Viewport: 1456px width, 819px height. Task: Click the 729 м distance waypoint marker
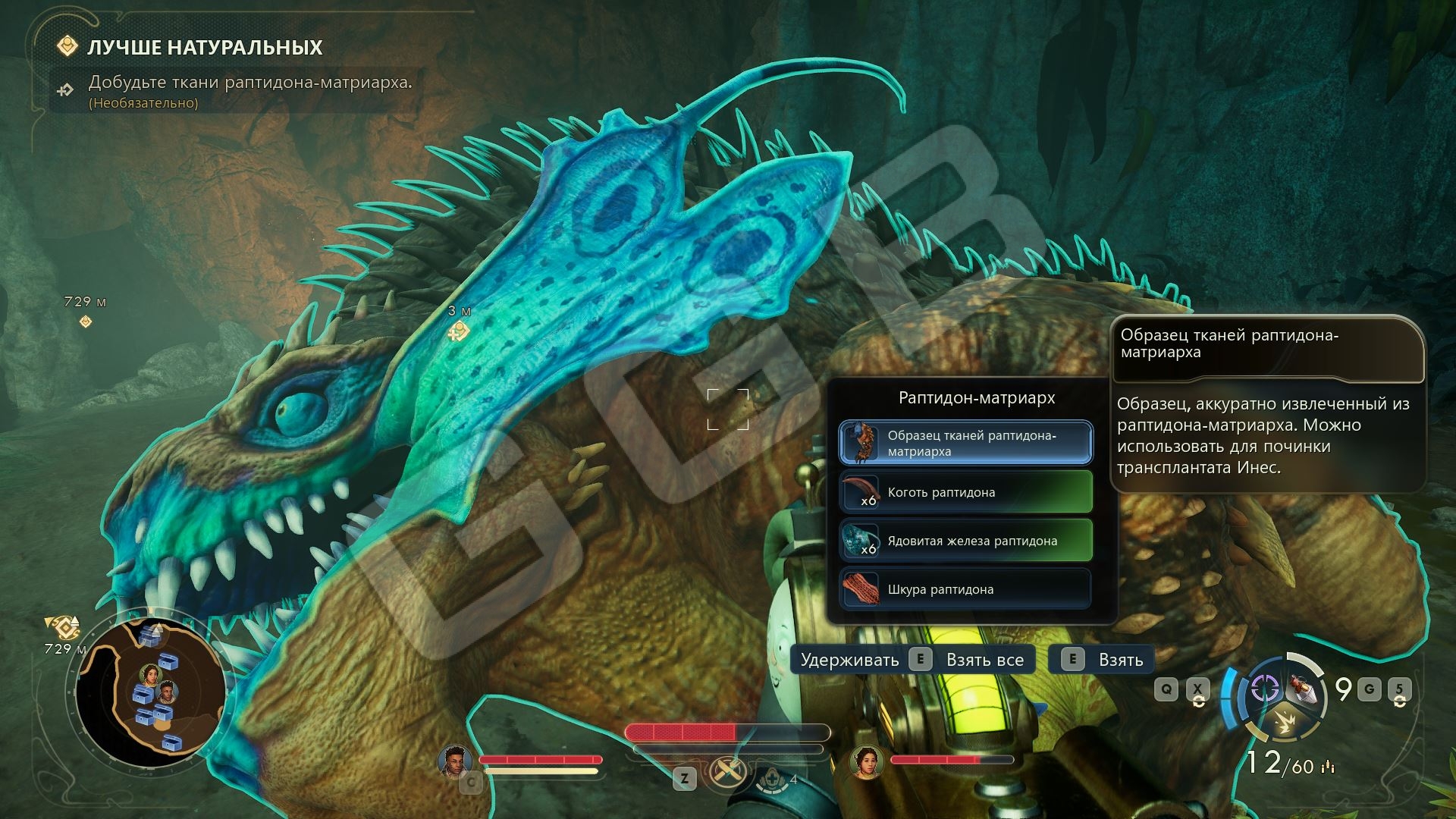click(x=86, y=322)
